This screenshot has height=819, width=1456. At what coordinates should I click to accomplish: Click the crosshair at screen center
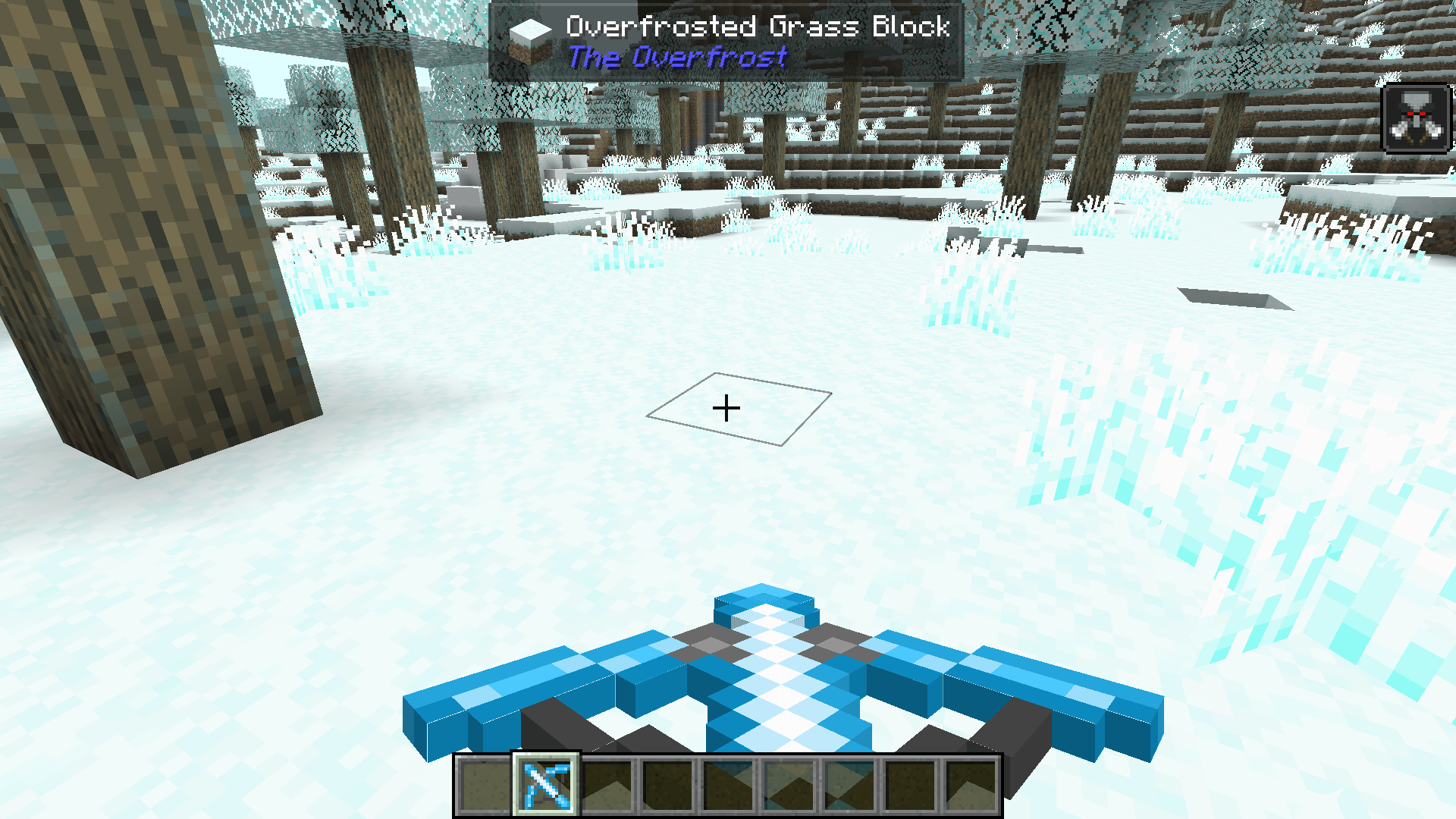(727, 408)
